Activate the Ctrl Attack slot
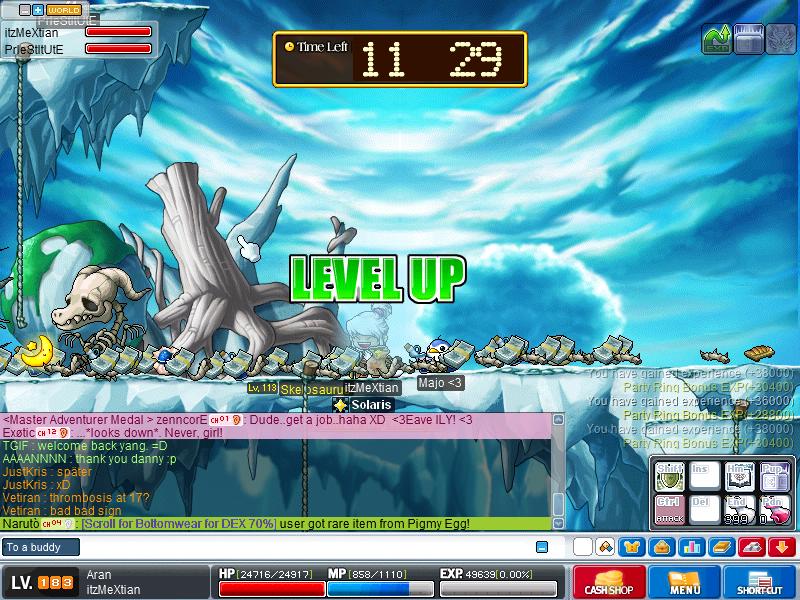This screenshot has width=800, height=600. click(x=669, y=510)
